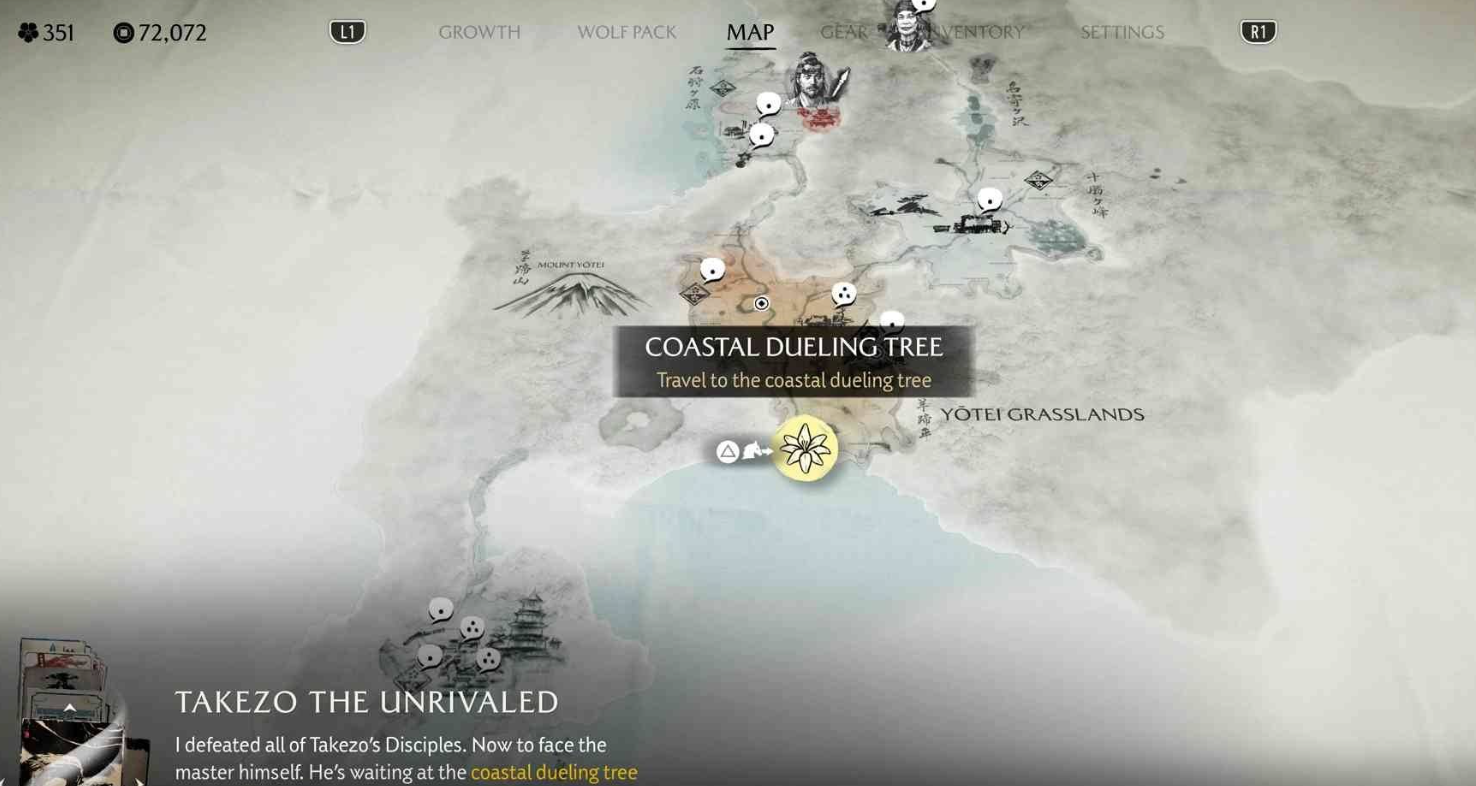Select the yellow lily dueling tree marker
Viewport: 1476px width, 786px height.
tap(805, 449)
